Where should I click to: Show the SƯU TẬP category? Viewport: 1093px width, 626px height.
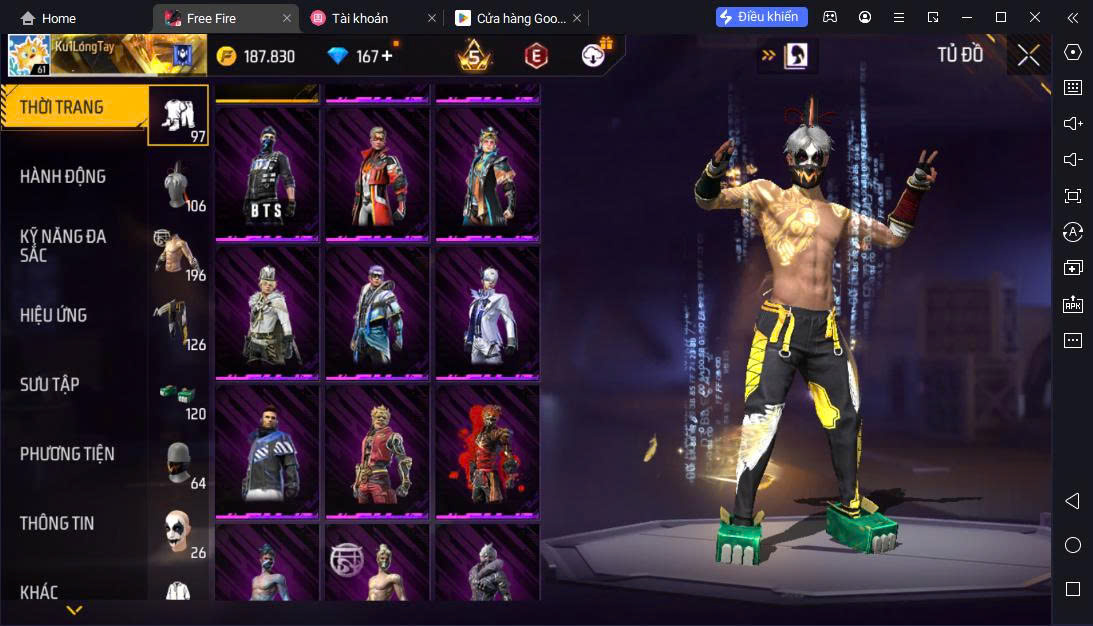[50, 385]
